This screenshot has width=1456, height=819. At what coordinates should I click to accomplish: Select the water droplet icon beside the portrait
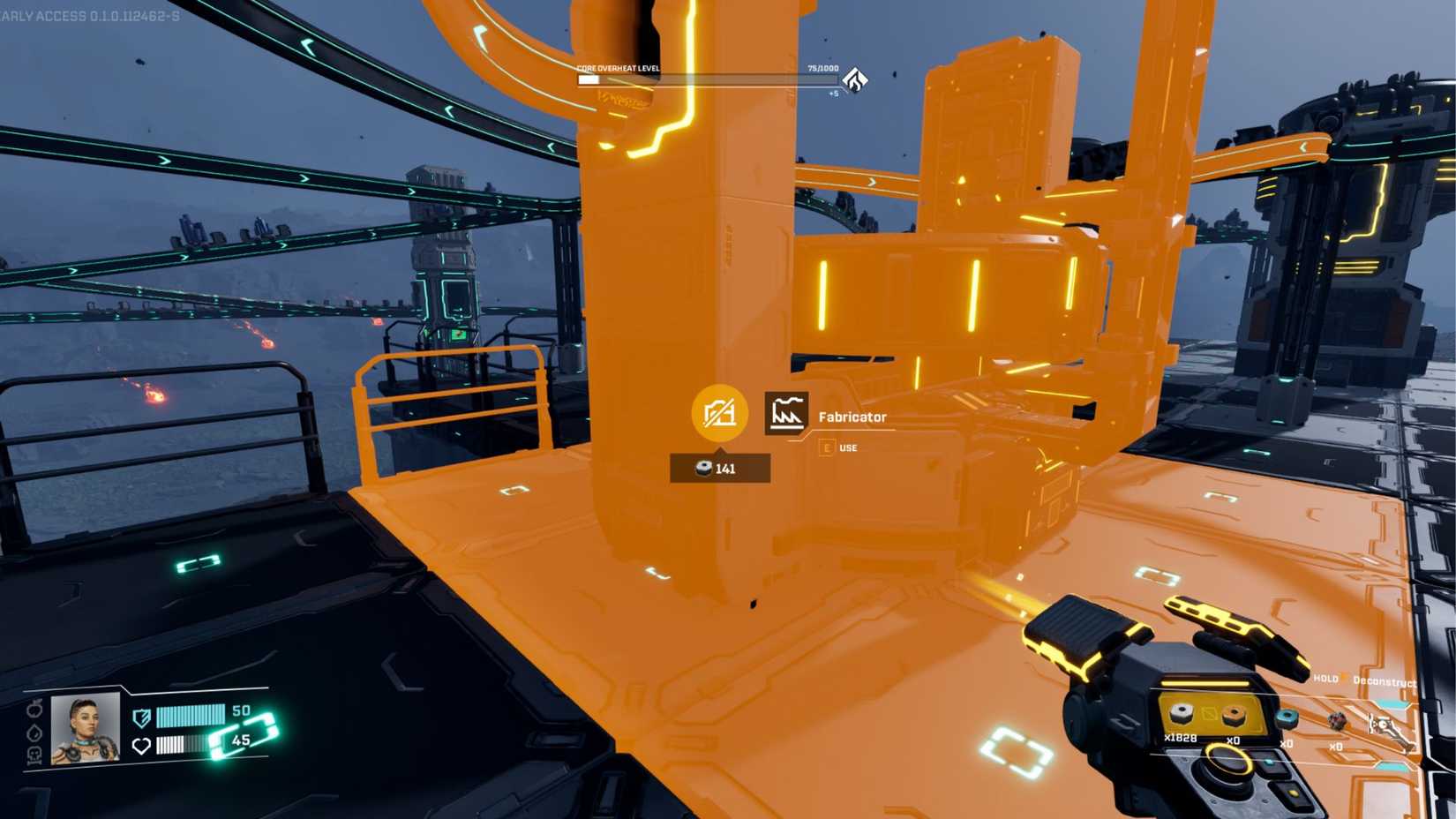coord(34,733)
